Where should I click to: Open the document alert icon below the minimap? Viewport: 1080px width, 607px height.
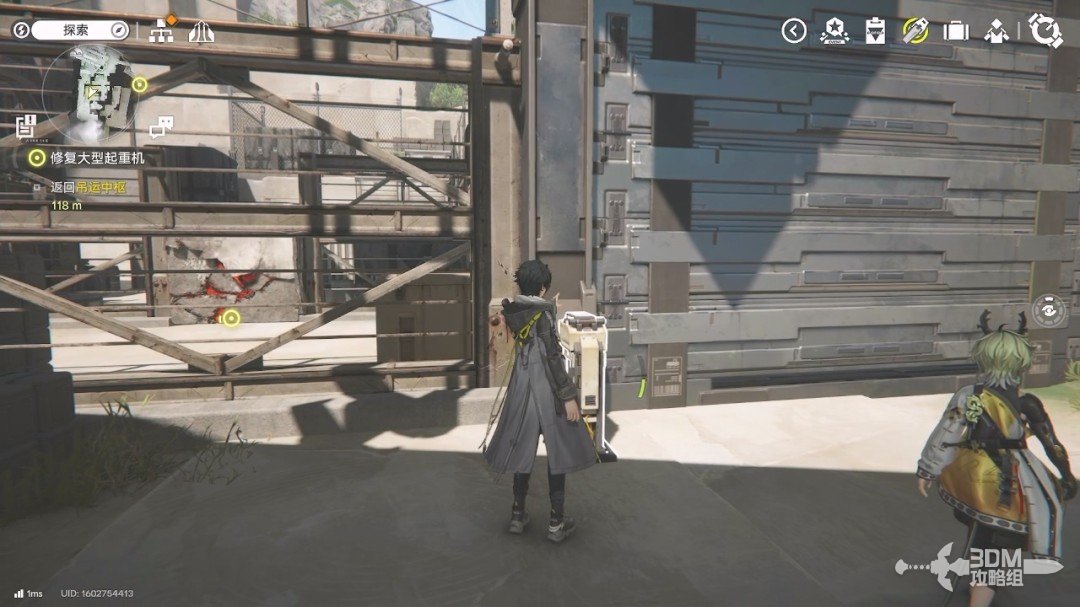coord(26,126)
